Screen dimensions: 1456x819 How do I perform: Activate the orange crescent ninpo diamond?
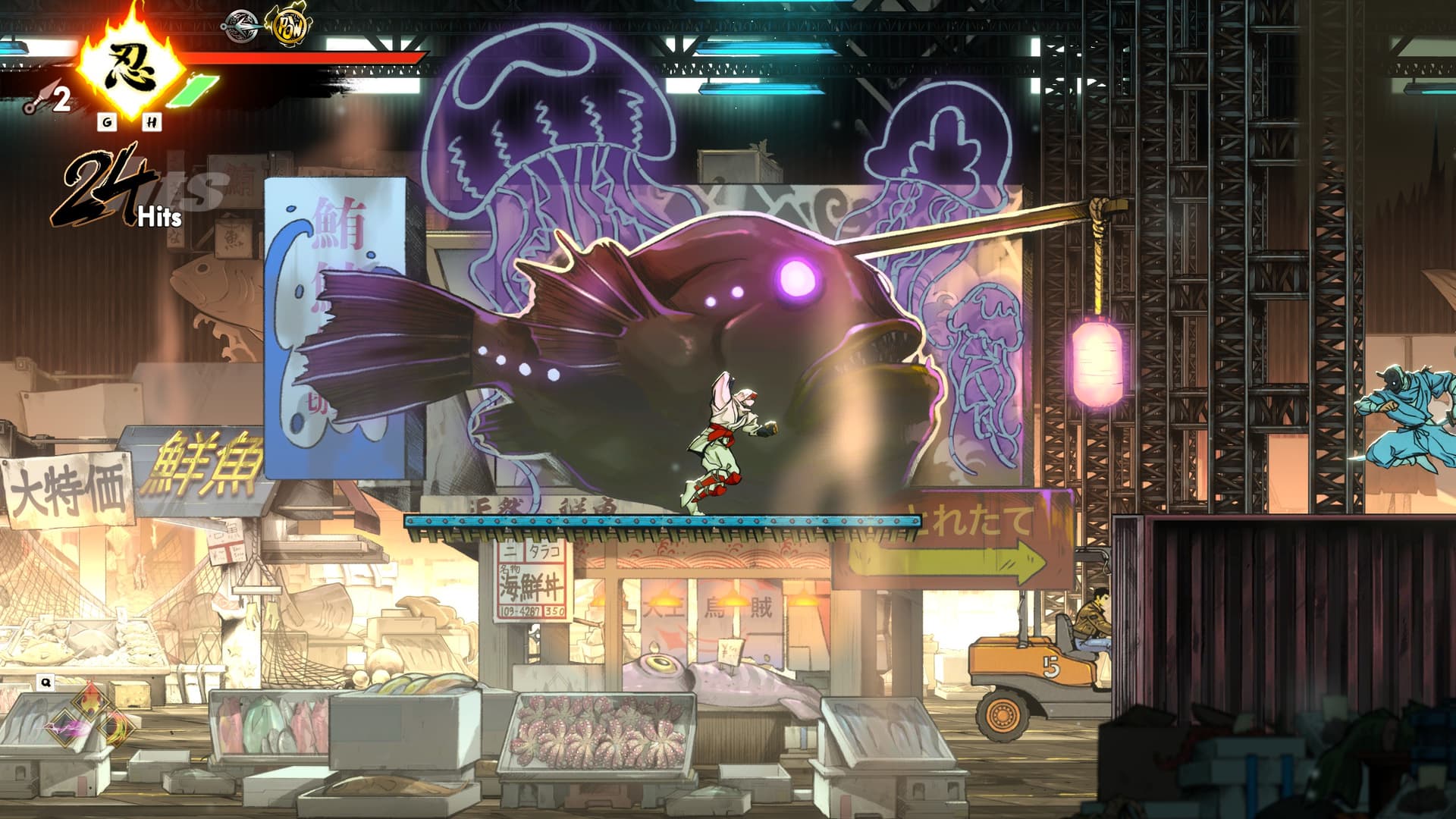click(115, 726)
